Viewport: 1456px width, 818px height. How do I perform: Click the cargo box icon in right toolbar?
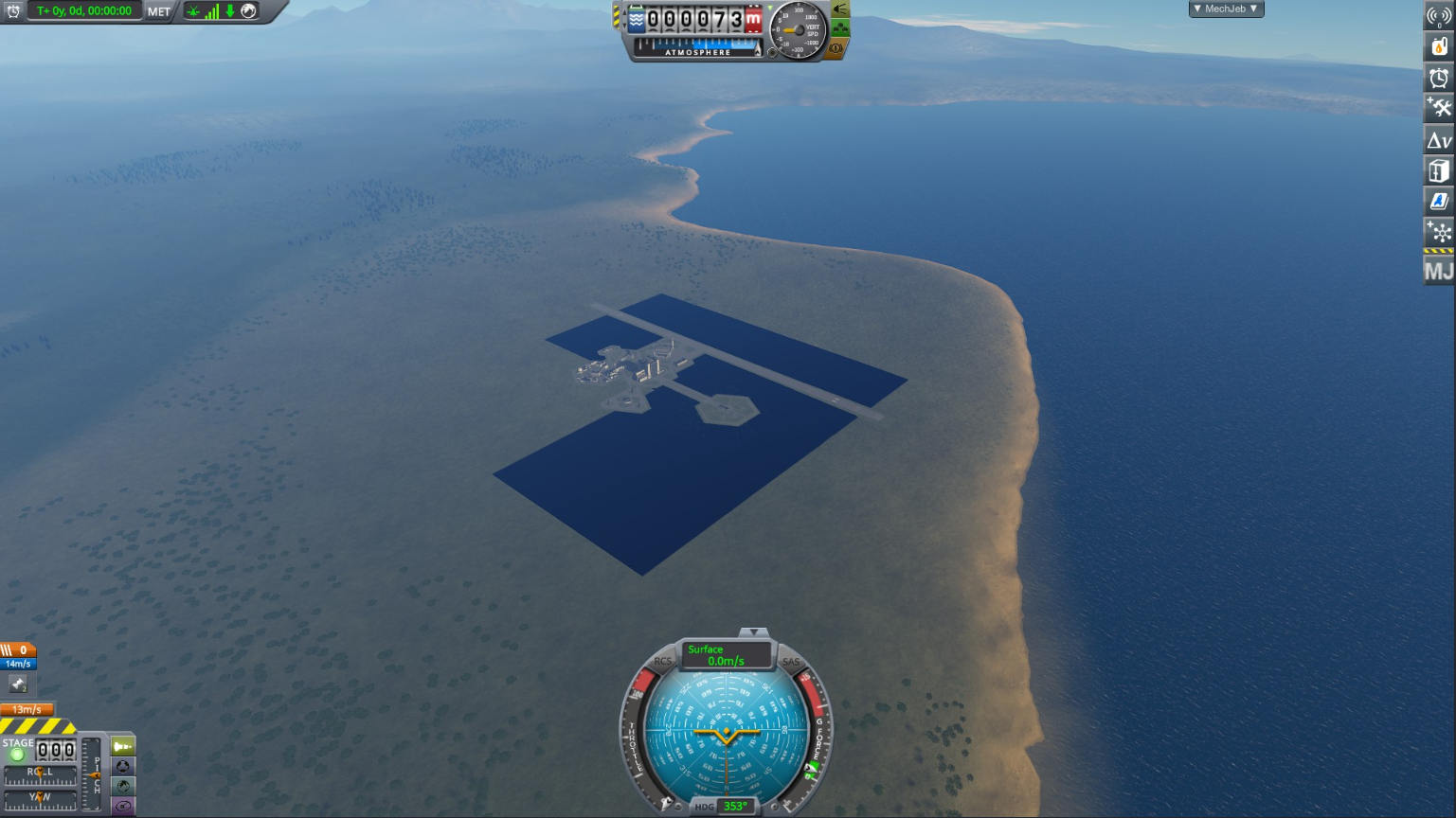click(x=1441, y=170)
